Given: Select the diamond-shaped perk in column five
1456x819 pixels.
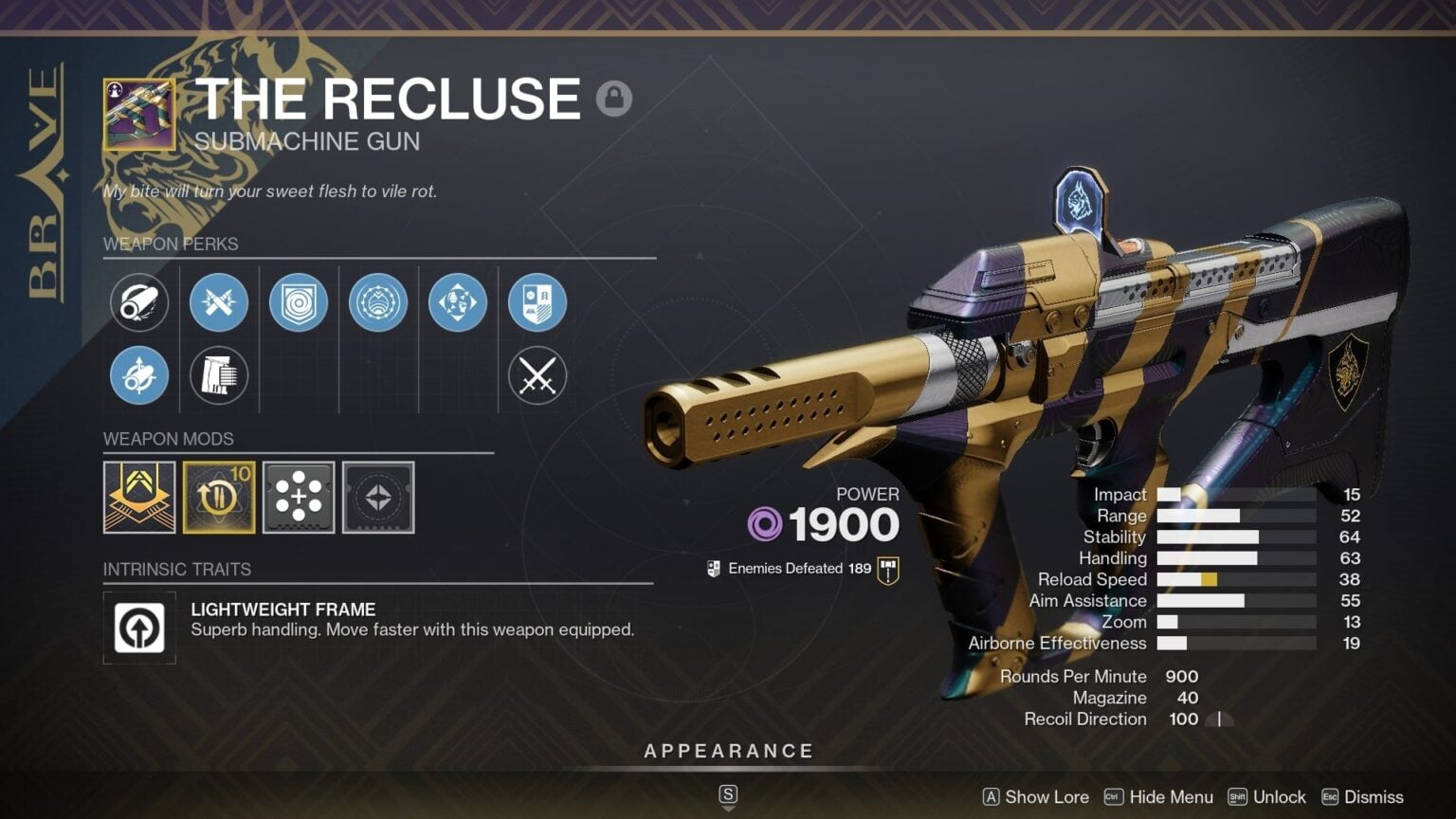Looking at the screenshot, I should pos(458,302).
